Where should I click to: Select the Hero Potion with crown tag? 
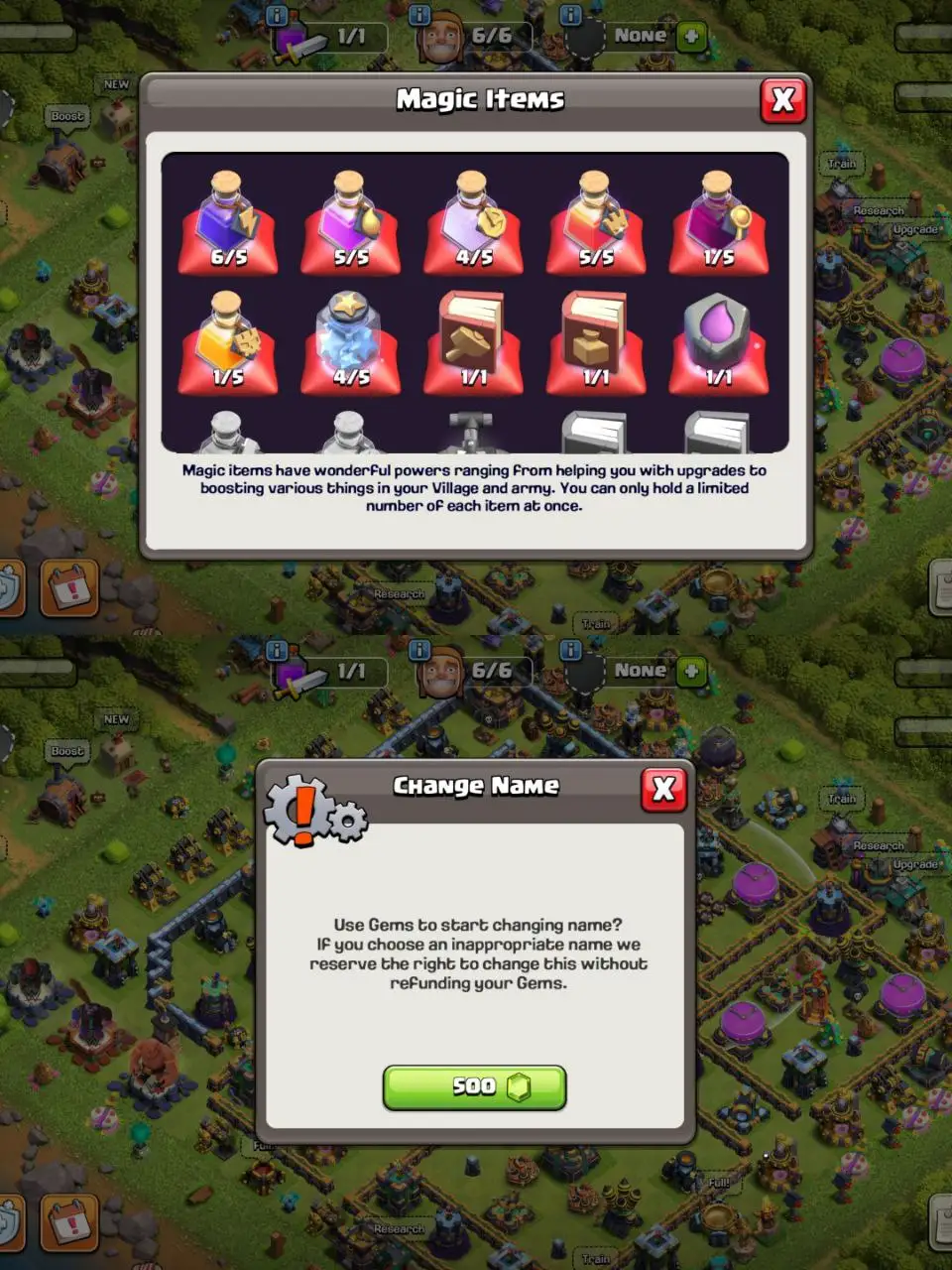pyautogui.click(x=596, y=221)
